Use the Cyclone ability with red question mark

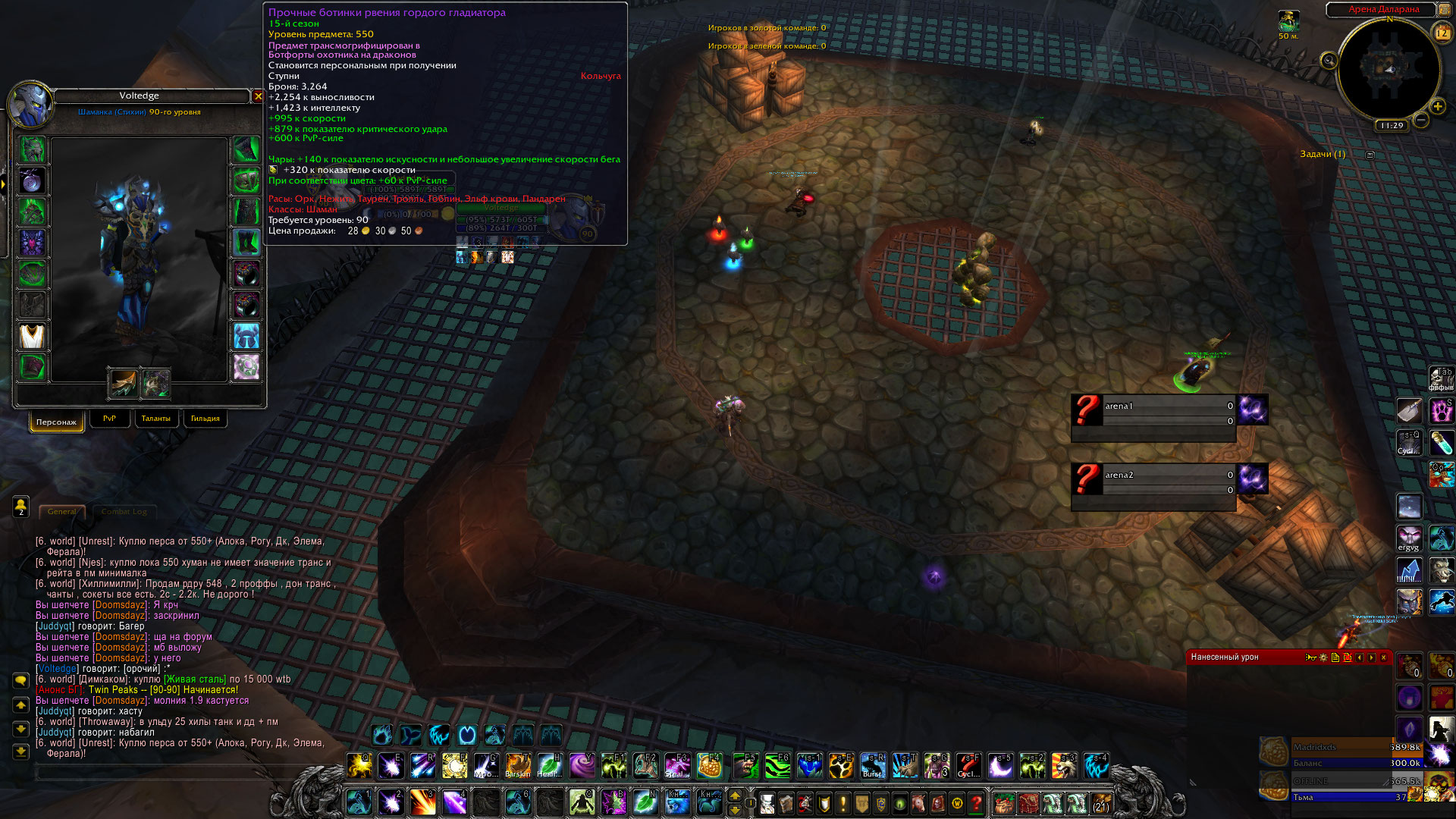click(968, 766)
